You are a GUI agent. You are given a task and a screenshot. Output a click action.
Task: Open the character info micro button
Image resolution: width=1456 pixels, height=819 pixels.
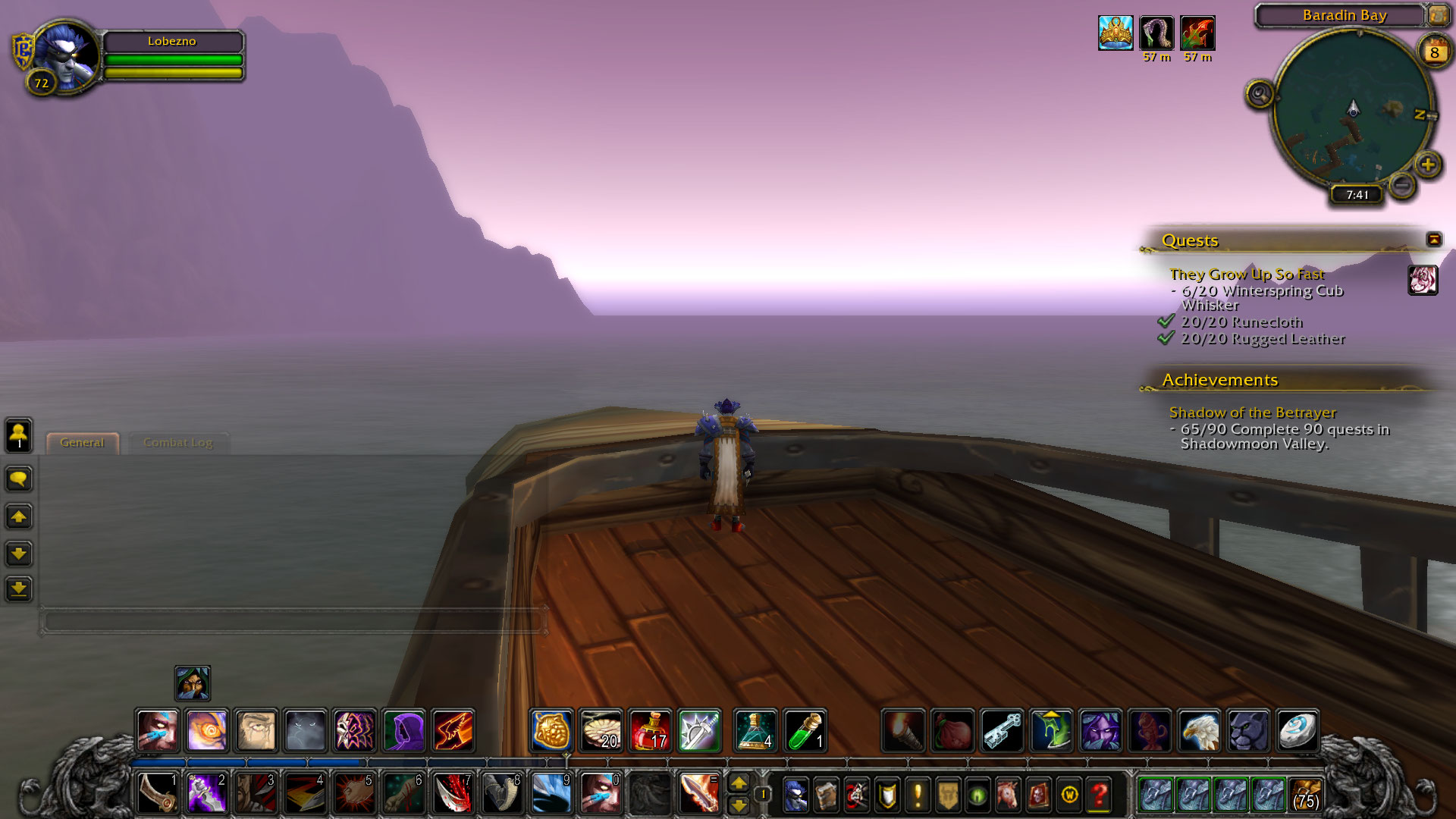point(795,795)
